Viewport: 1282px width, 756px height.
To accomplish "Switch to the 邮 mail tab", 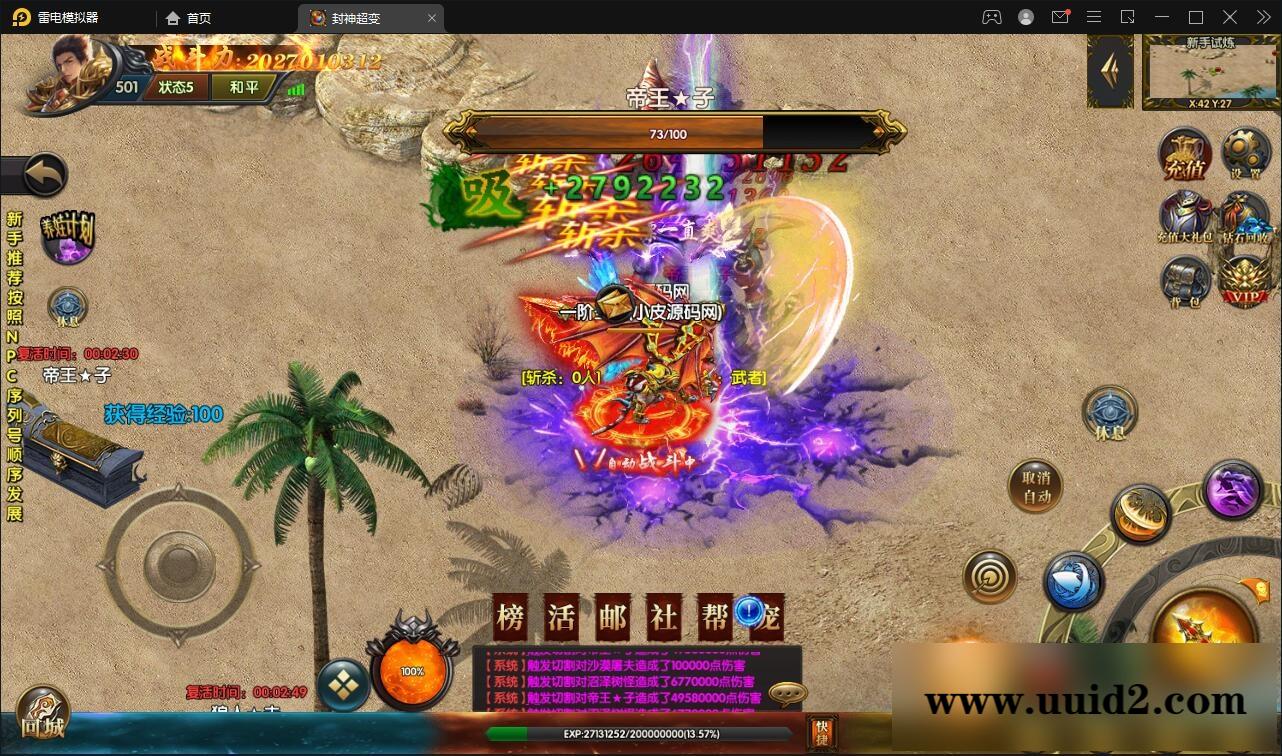I will pyautogui.click(x=611, y=618).
